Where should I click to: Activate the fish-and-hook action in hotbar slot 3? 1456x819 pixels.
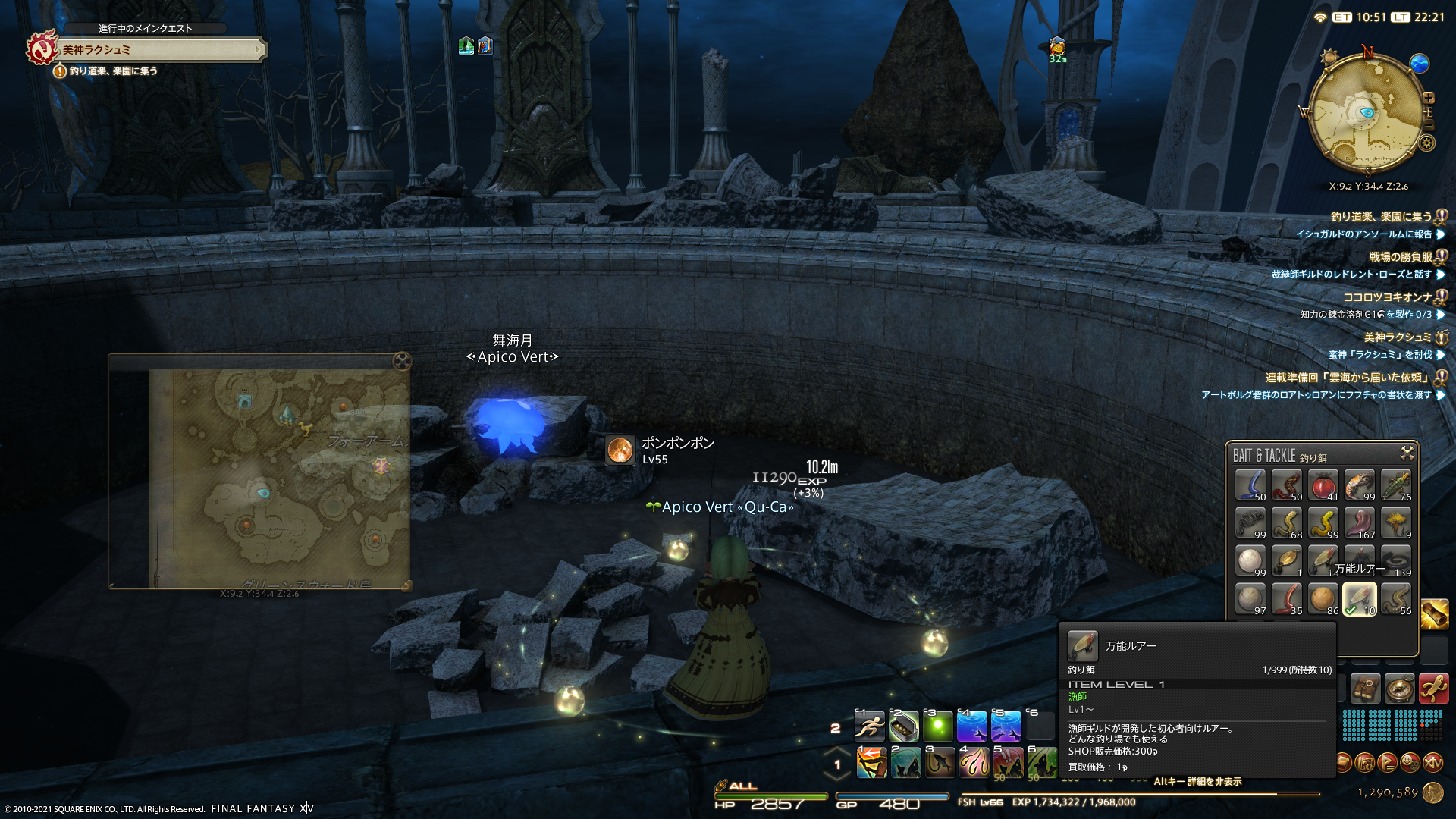[x=940, y=763]
